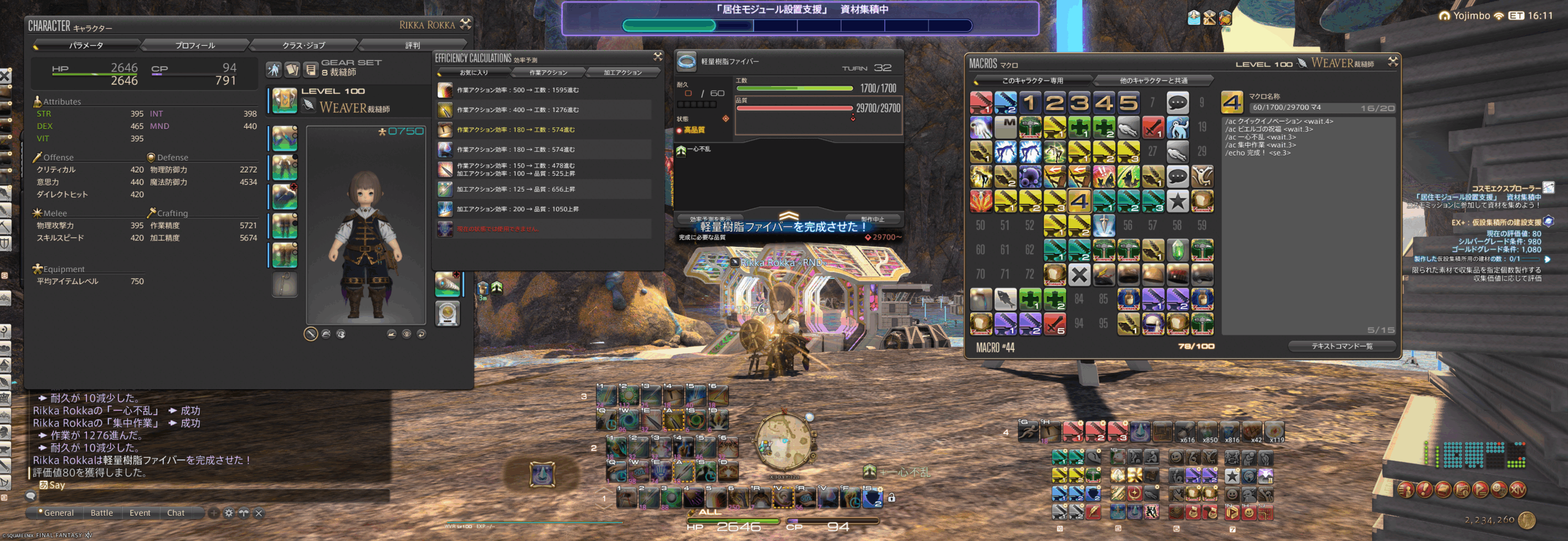Open the Battle chat tab

(102, 513)
